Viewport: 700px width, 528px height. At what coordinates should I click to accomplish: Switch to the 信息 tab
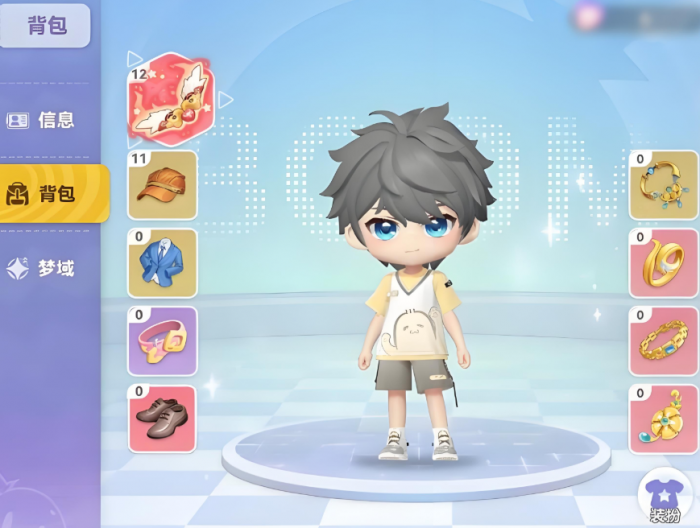point(42,120)
